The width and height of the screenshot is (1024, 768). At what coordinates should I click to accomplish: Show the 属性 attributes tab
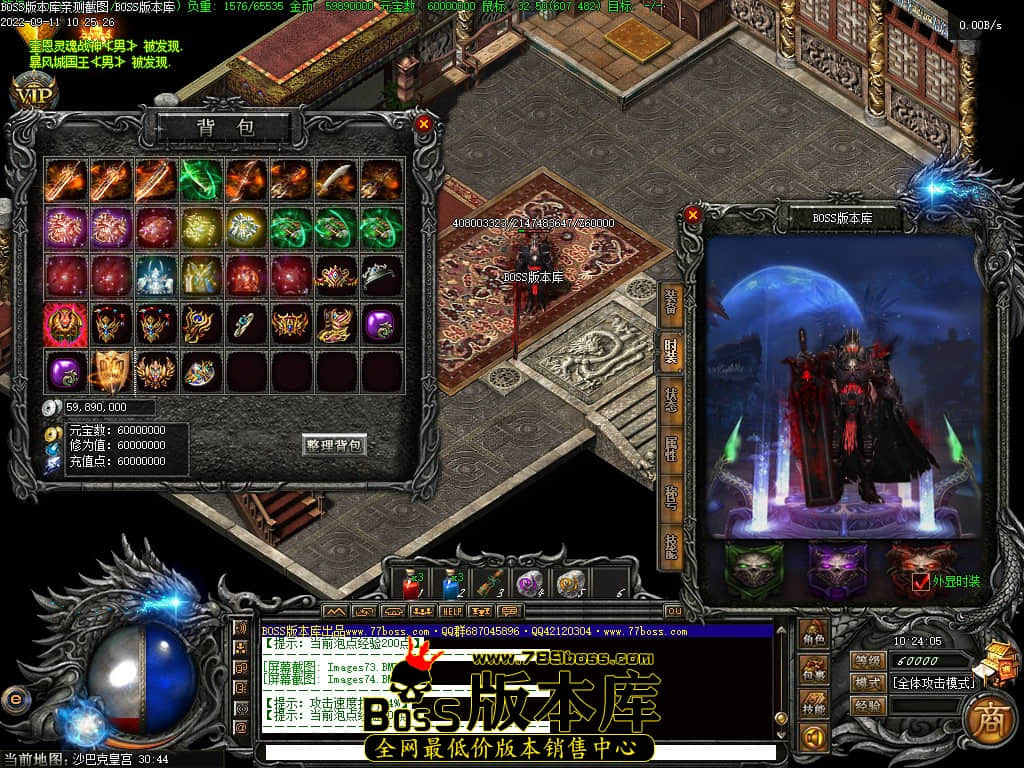670,447
